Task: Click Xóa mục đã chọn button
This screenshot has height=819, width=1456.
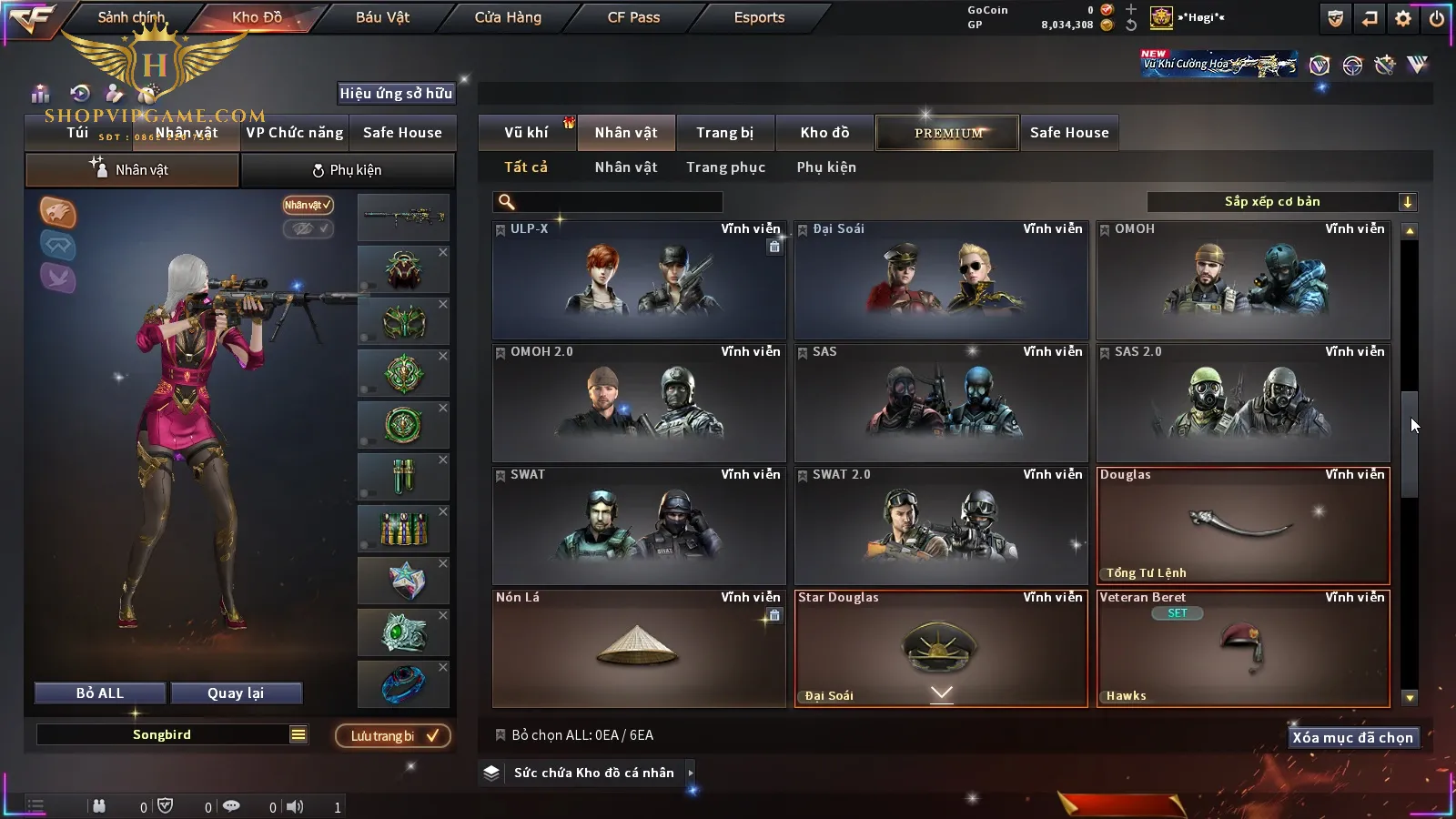Action: click(x=1352, y=738)
